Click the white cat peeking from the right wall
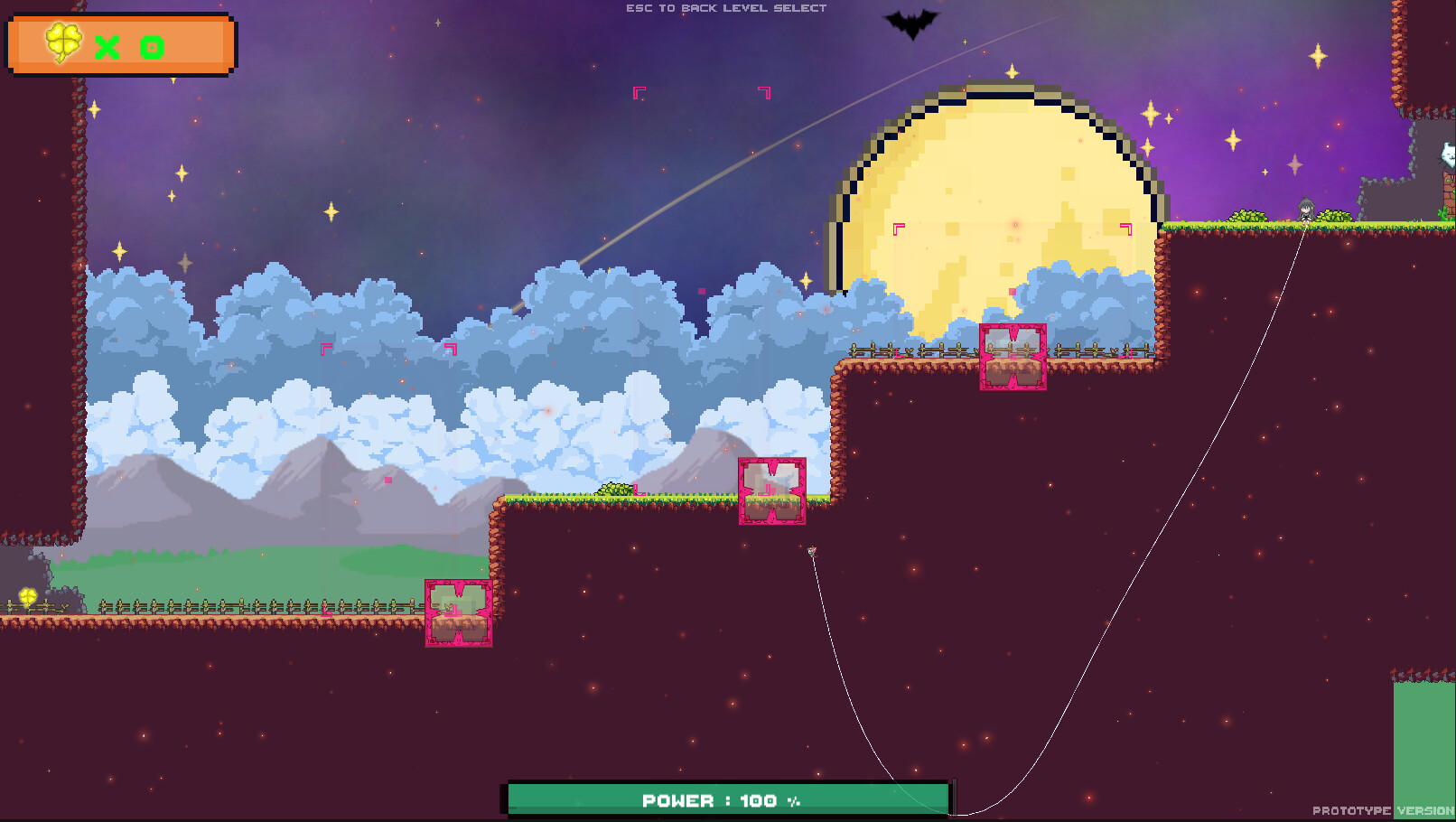The image size is (1456, 822). click(1447, 154)
